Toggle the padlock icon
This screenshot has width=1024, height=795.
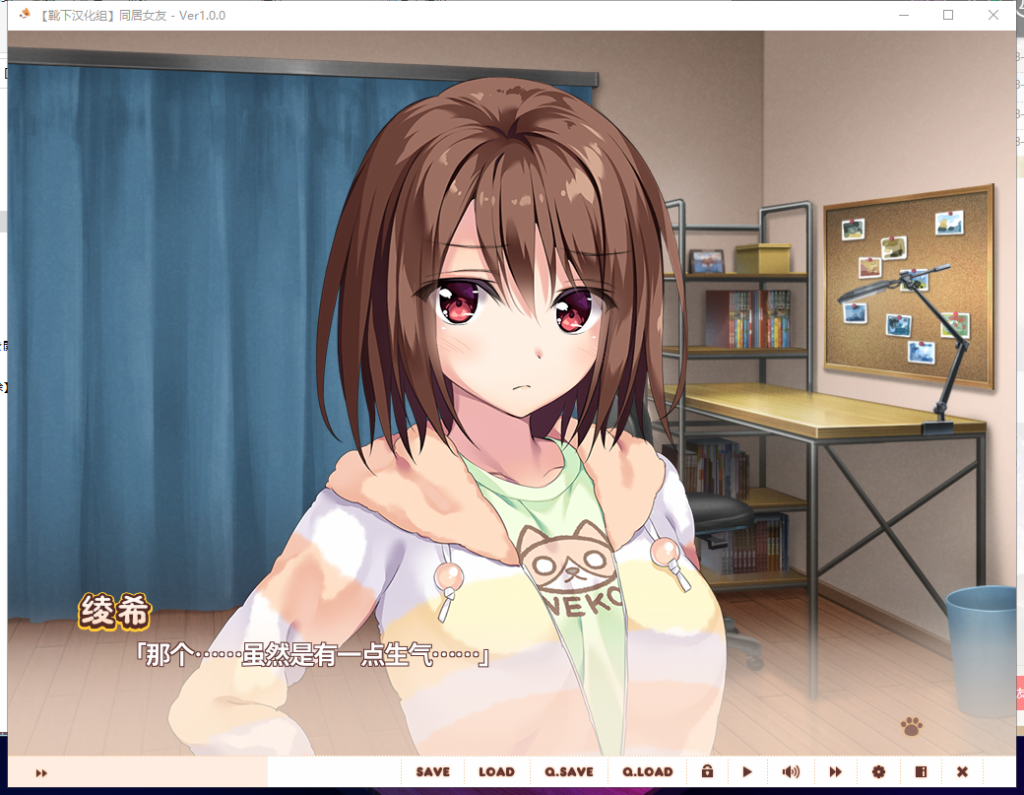[x=707, y=772]
